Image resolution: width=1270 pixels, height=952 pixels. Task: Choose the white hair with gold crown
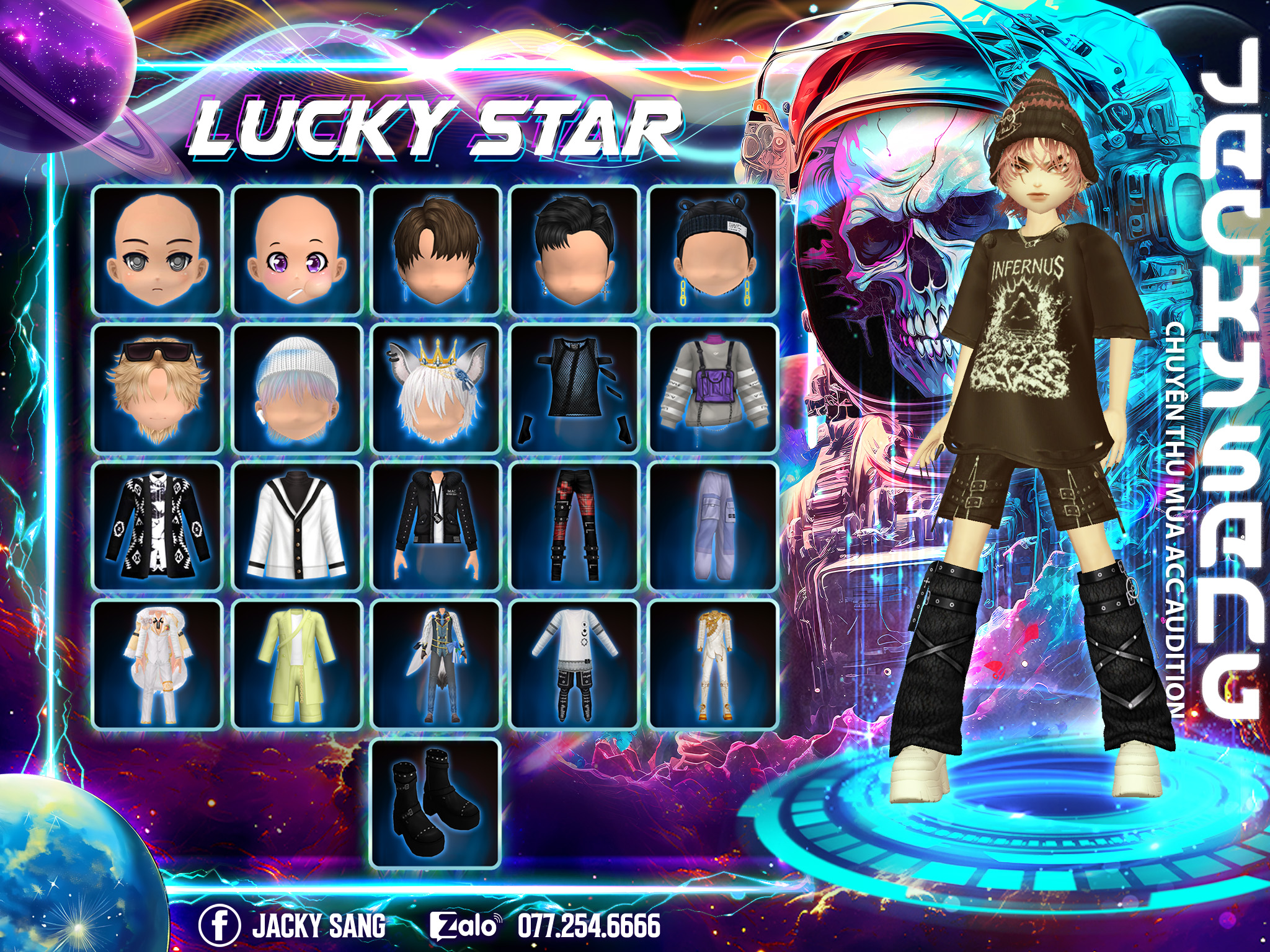pyautogui.click(x=436, y=389)
